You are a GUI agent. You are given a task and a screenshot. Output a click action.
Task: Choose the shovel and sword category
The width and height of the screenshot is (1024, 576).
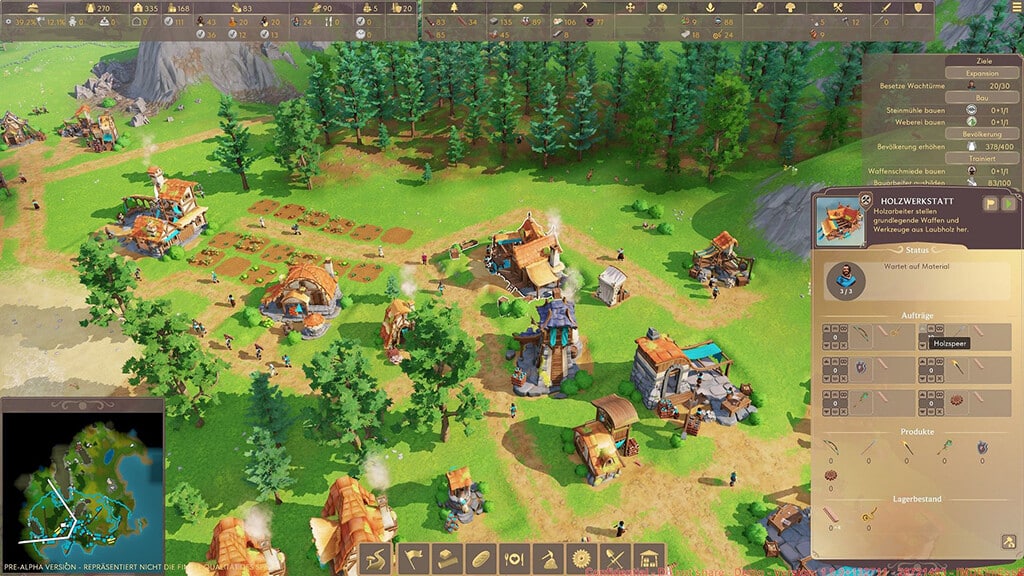[615, 558]
